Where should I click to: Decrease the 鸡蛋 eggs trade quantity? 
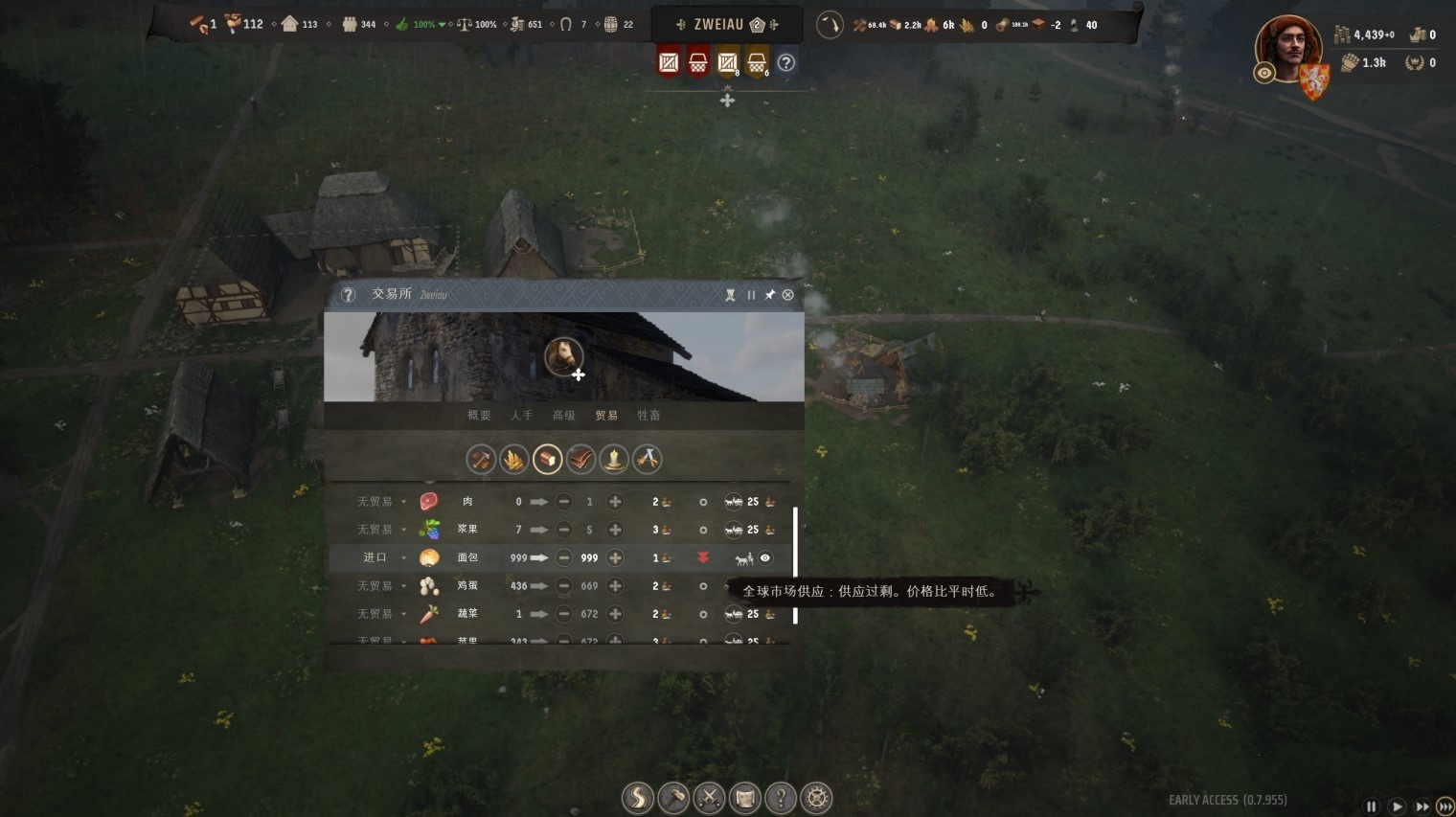pos(563,585)
